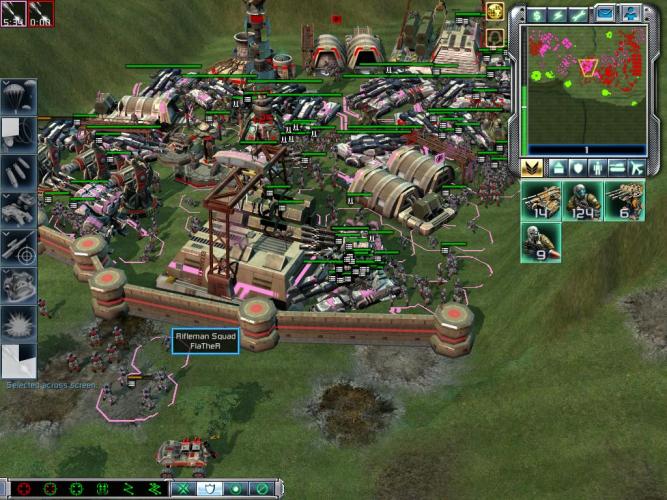Select the tank group showing 14
The image size is (667, 500).
tap(540, 200)
